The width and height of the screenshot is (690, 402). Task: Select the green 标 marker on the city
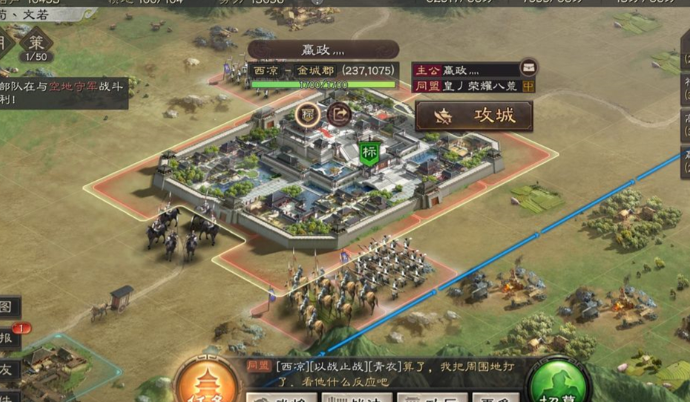[370, 153]
